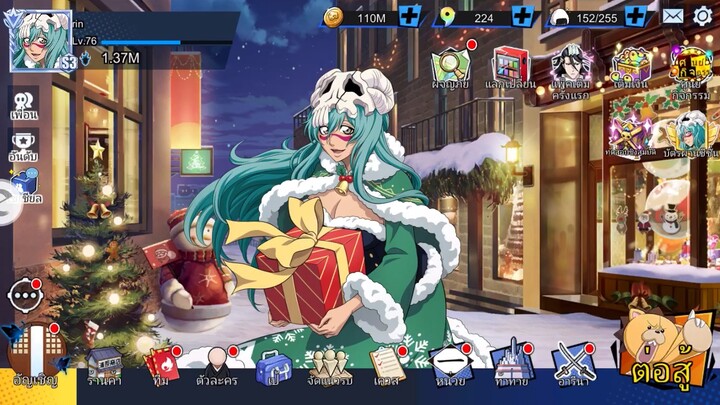Tap the plus button beside the 224 counter

click(522, 16)
